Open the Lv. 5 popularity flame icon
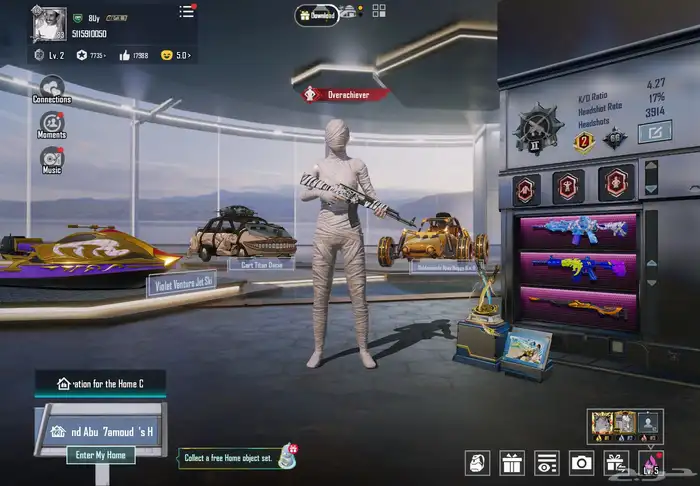700x486 pixels. [650, 462]
